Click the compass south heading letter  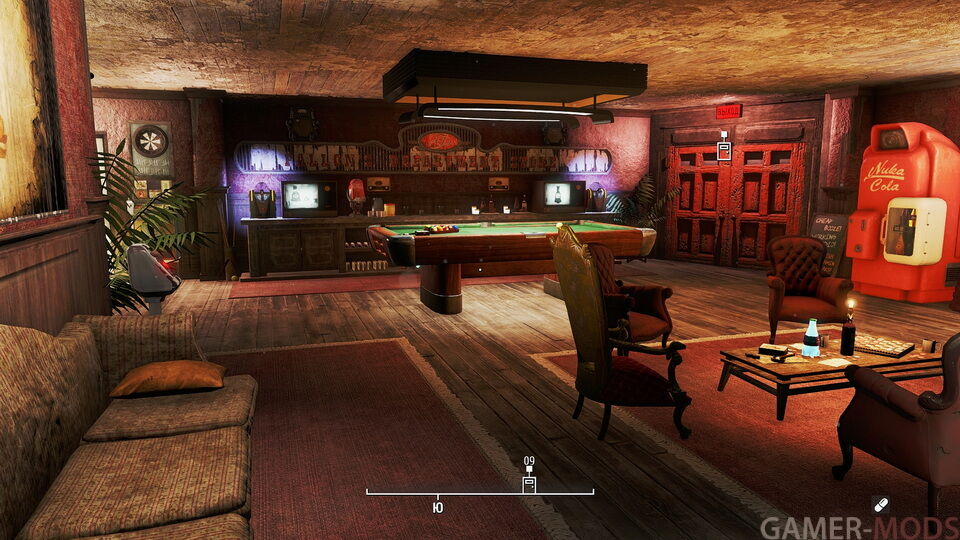click(x=438, y=507)
